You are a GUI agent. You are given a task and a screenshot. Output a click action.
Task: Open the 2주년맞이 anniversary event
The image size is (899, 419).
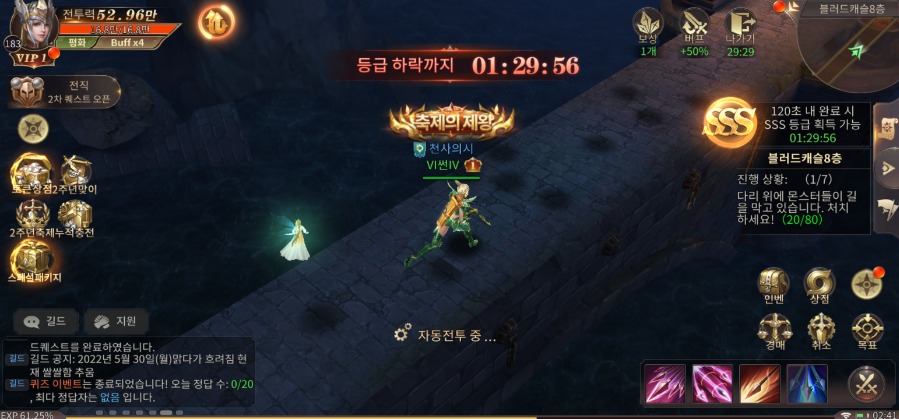tap(76, 172)
